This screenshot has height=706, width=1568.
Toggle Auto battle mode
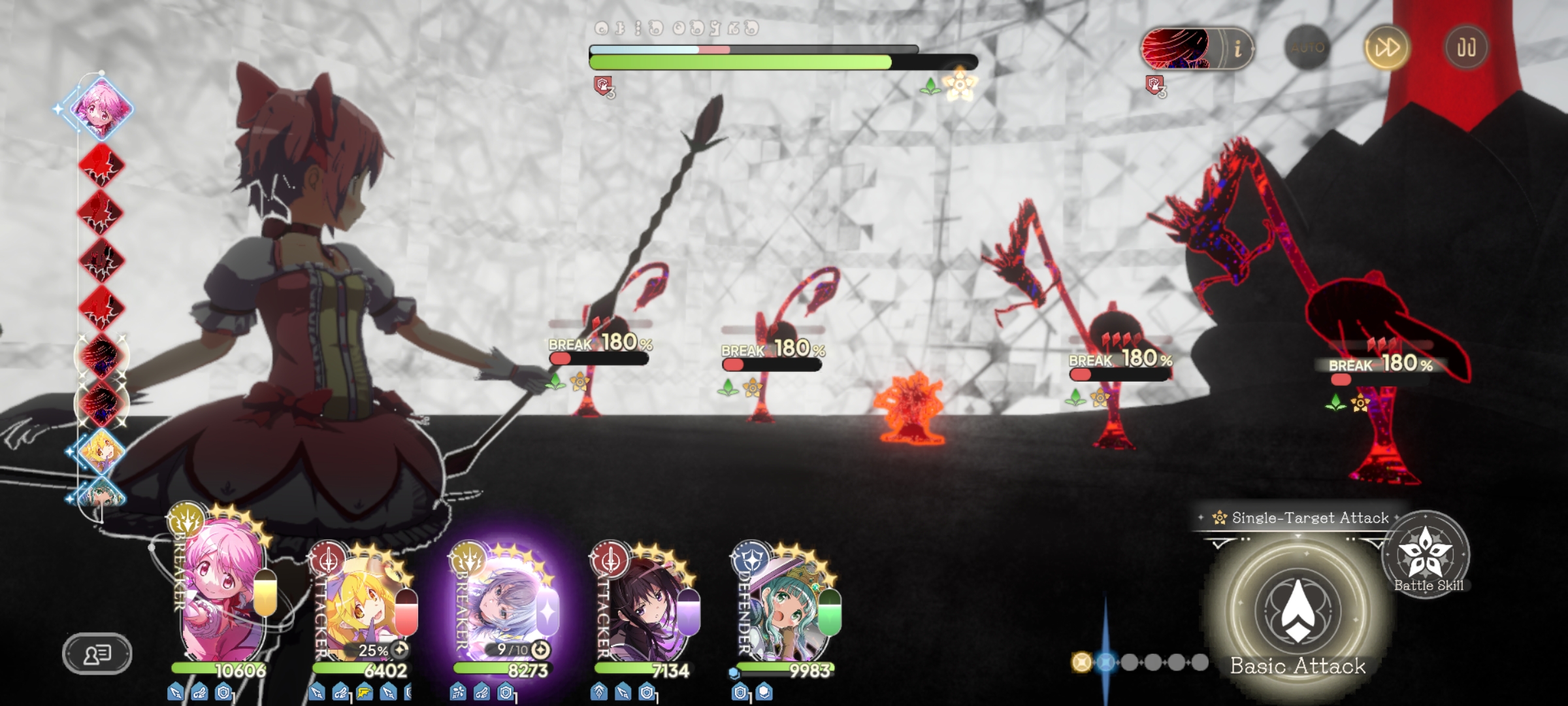1307,48
